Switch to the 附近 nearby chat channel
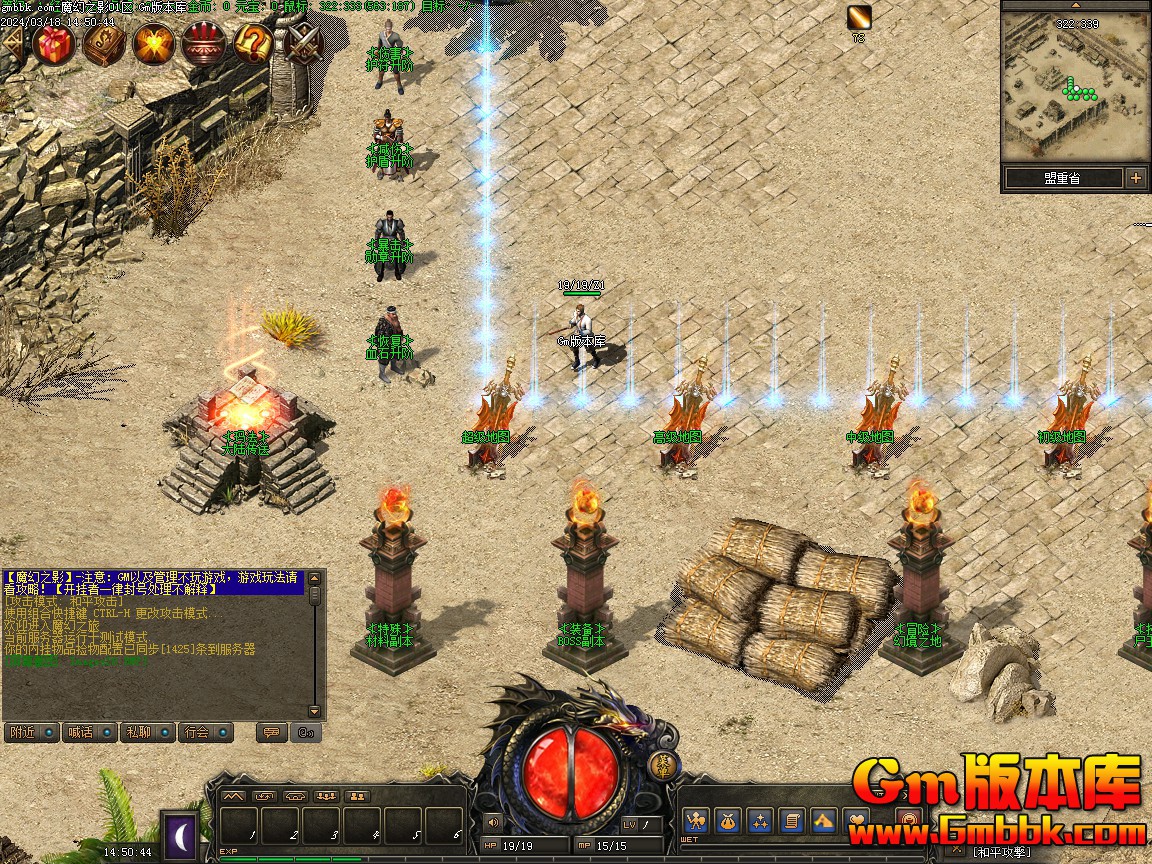 pyautogui.click(x=31, y=732)
